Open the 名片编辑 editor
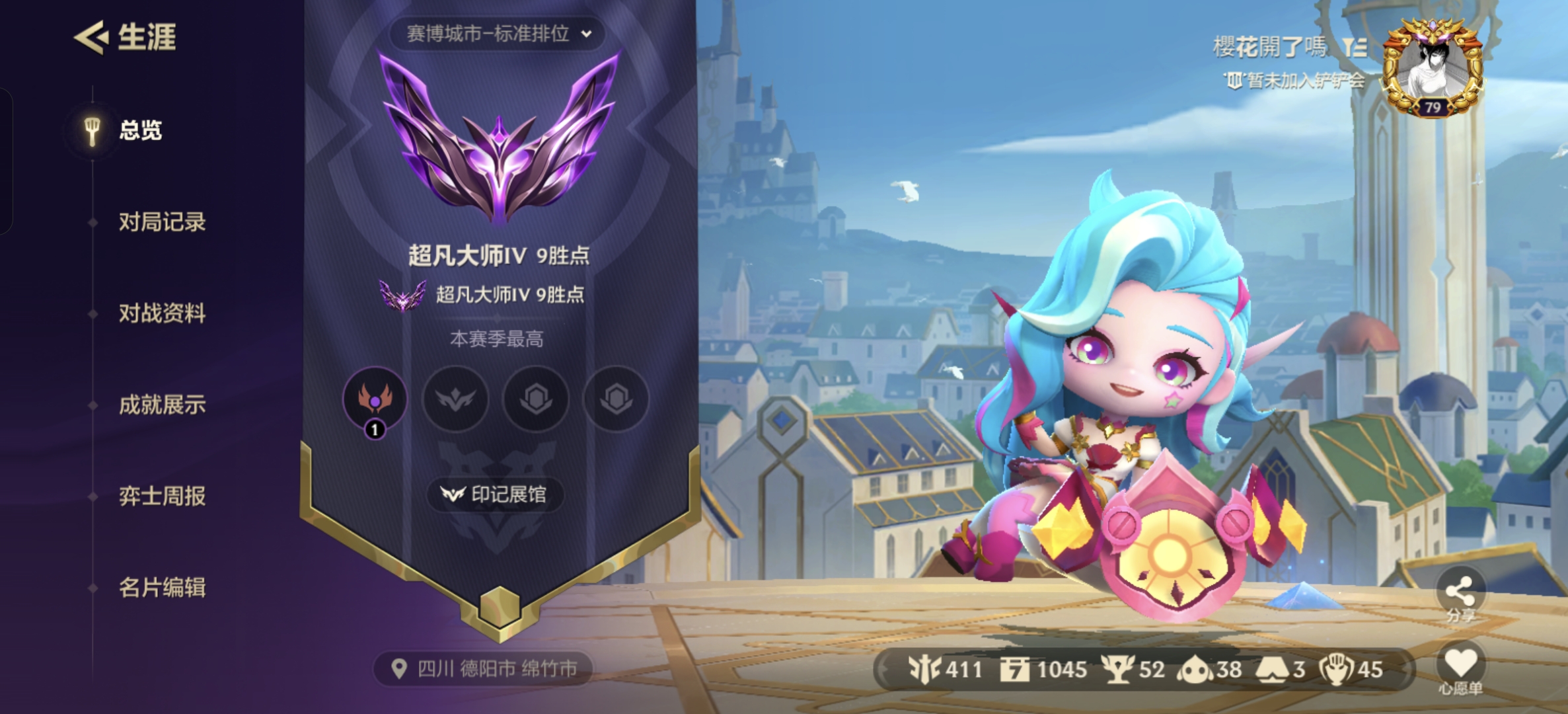Image resolution: width=1568 pixels, height=714 pixels. [163, 589]
